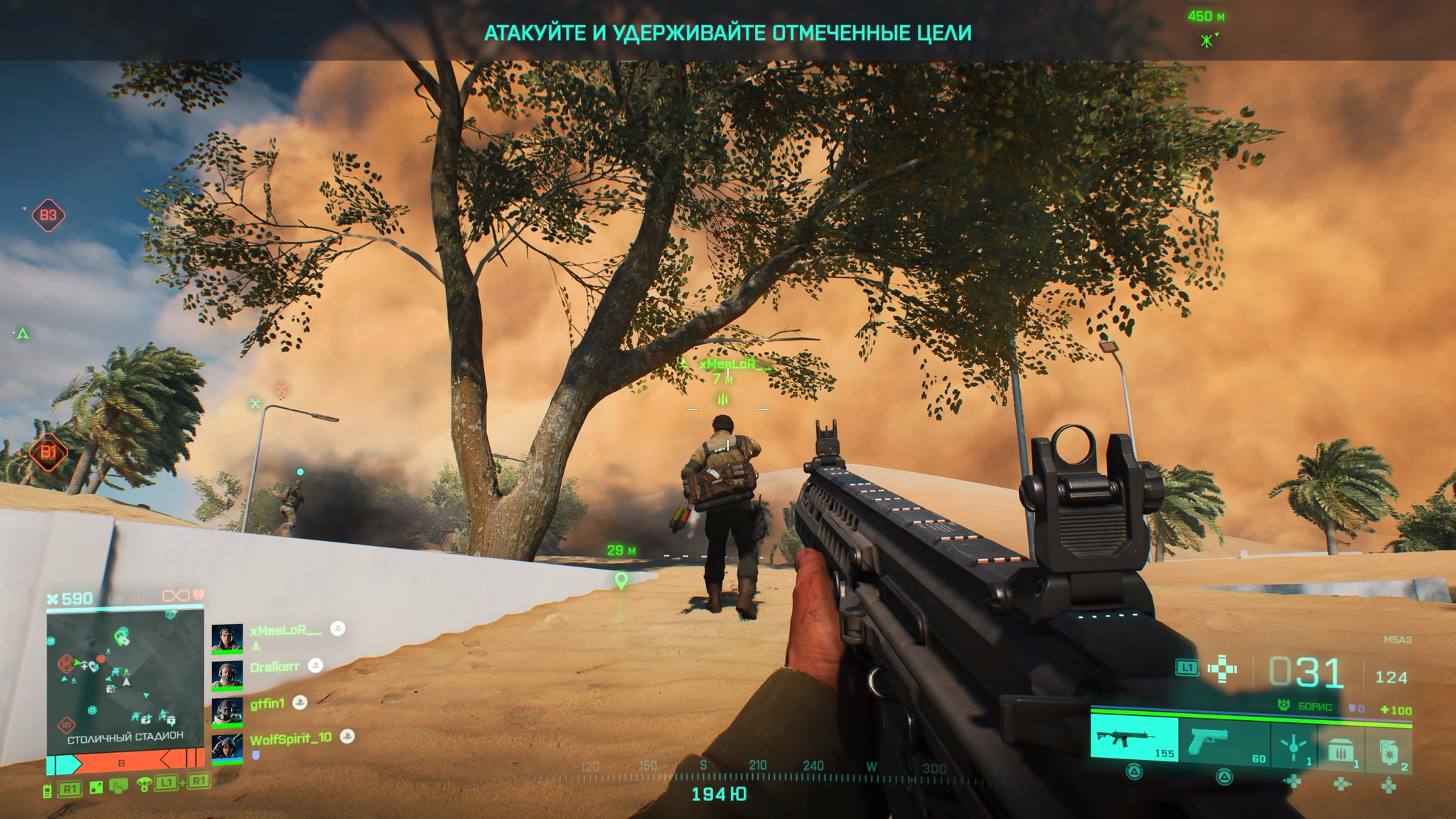Click the minimap expand arrows icon

click(x=97, y=787)
